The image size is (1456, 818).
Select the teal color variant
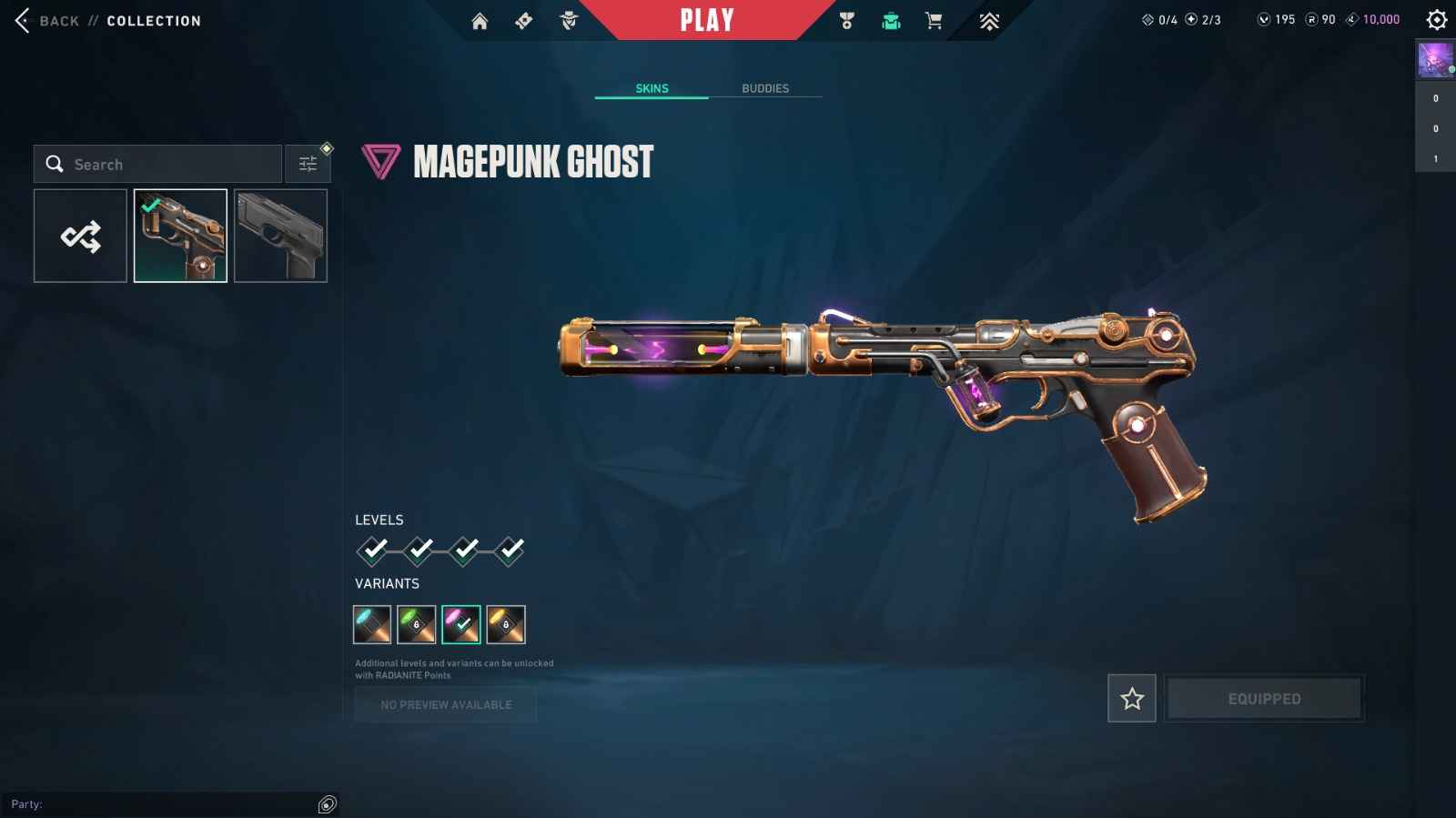[x=372, y=624]
